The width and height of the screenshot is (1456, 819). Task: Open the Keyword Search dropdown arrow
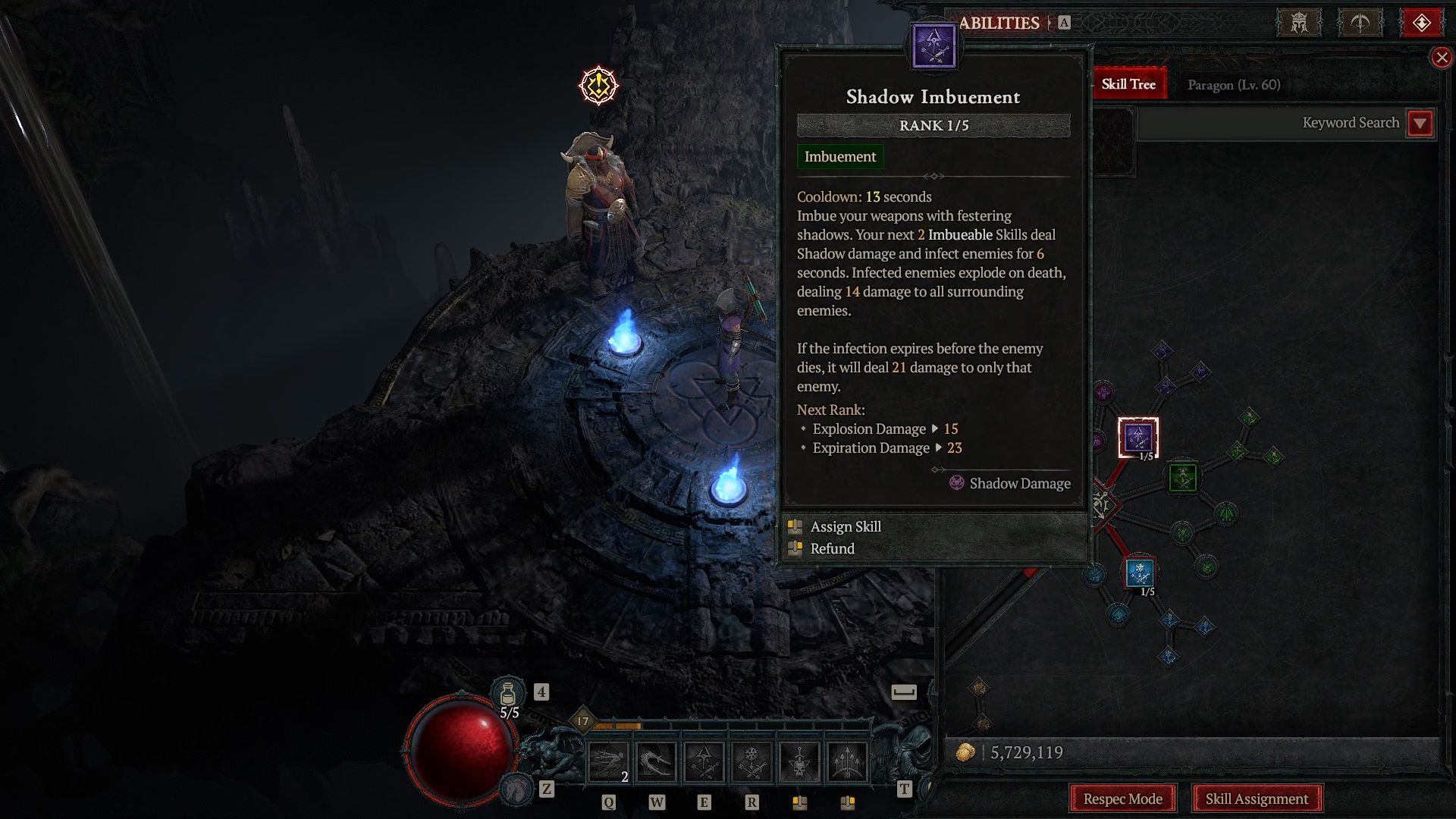[1420, 123]
